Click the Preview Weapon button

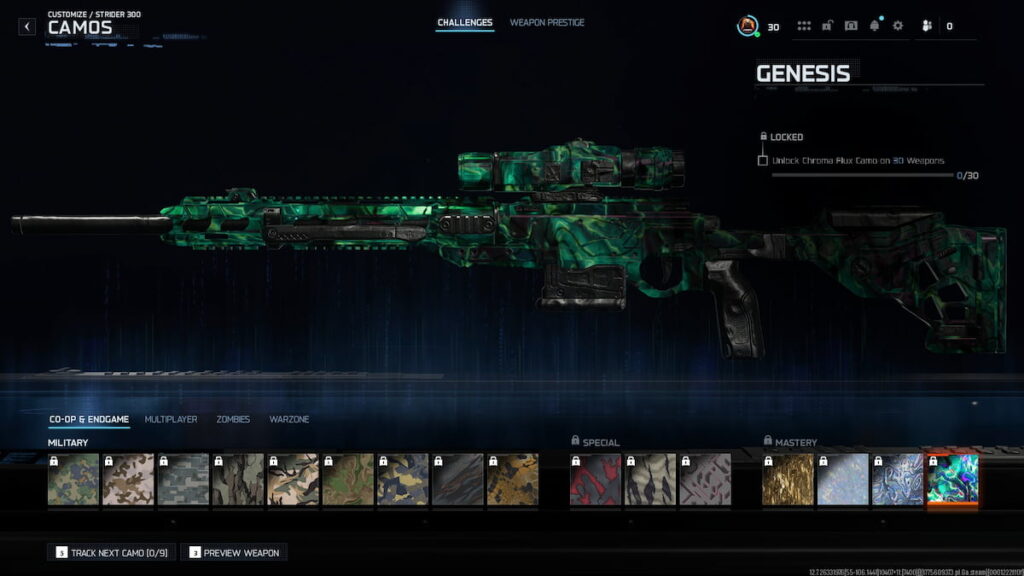(x=234, y=552)
